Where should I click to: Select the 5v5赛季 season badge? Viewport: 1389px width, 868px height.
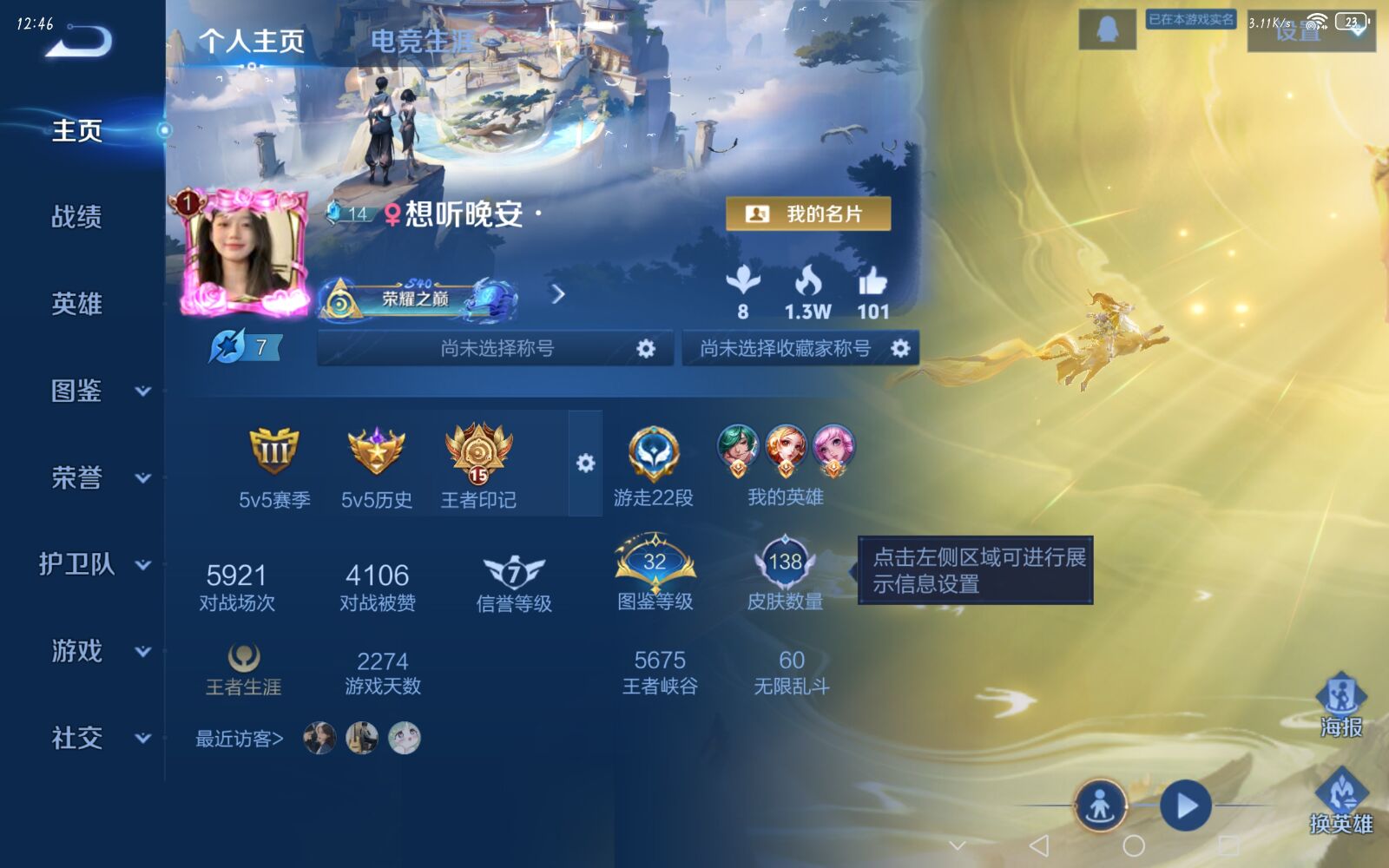click(x=276, y=451)
